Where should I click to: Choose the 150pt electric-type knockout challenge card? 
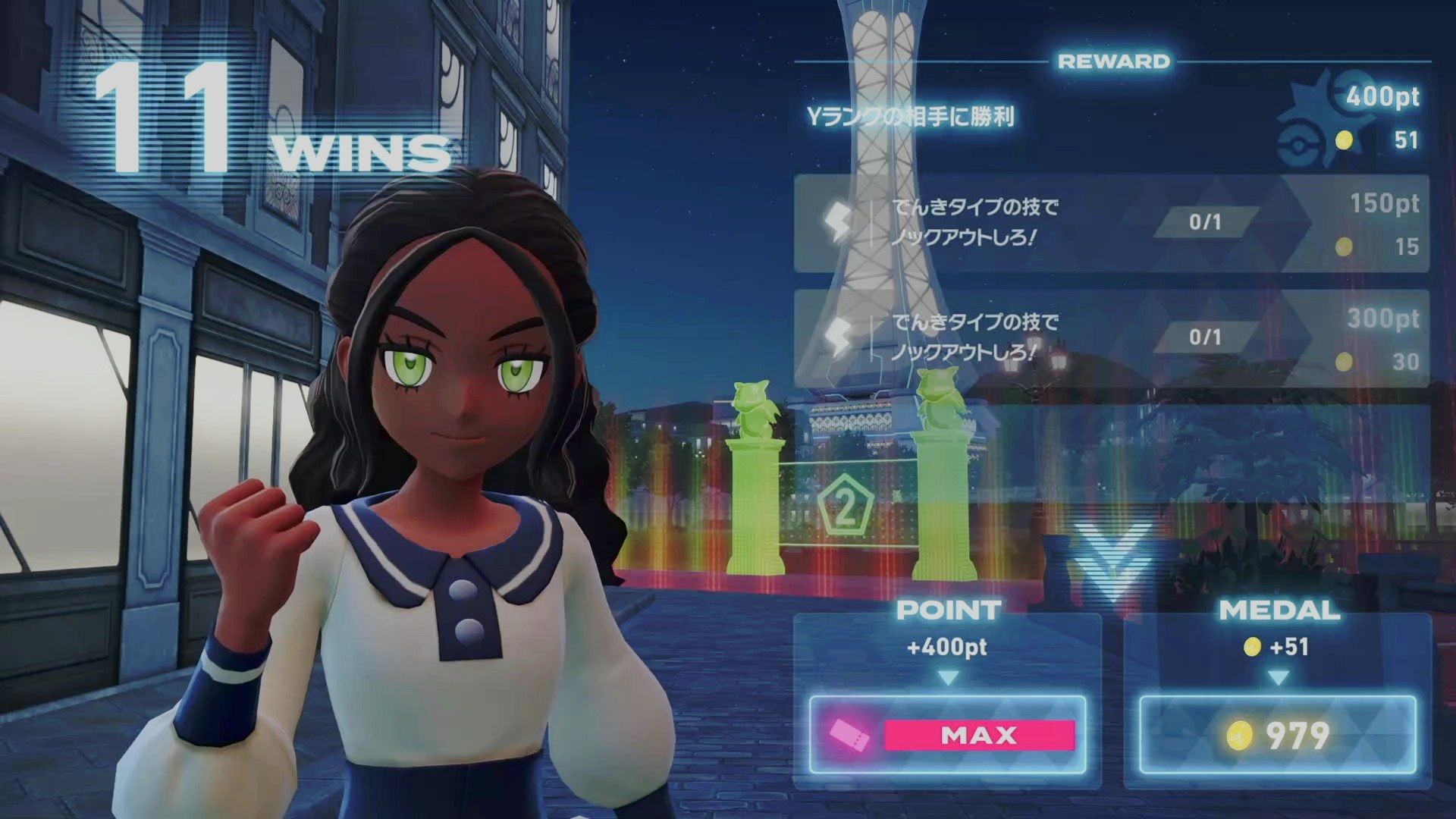[x=1111, y=224]
